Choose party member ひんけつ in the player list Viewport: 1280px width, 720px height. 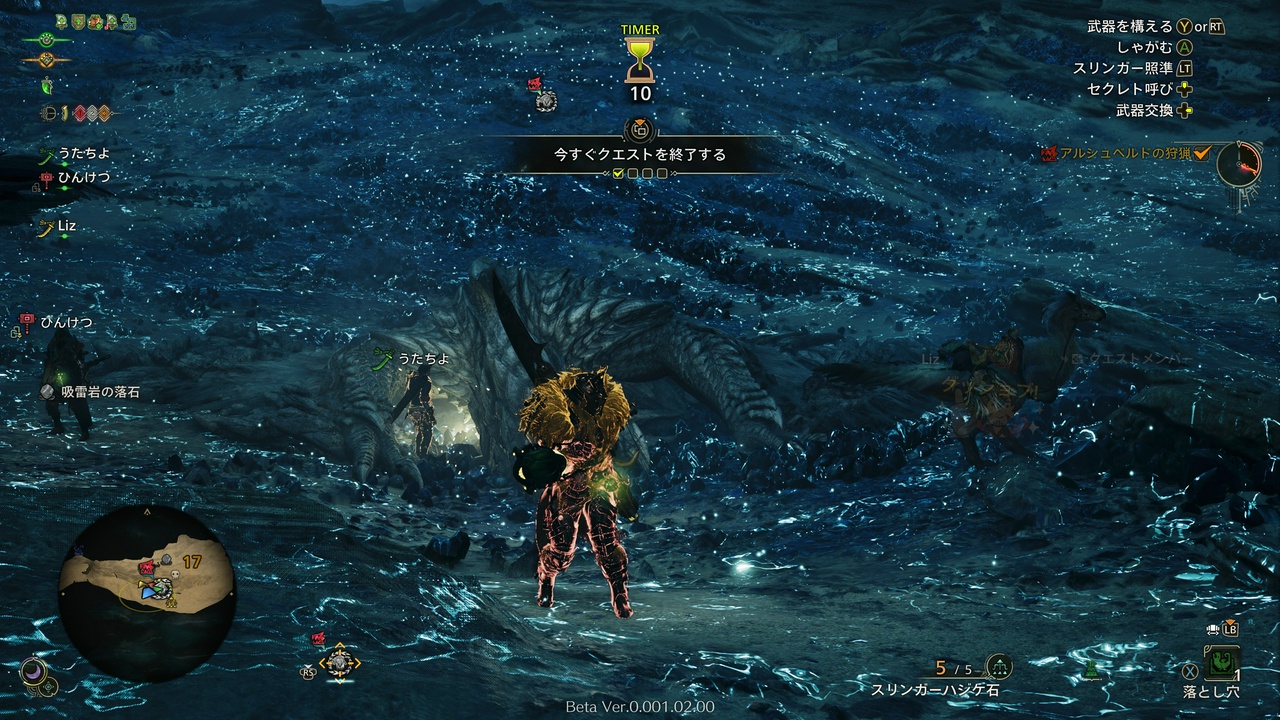pos(82,177)
